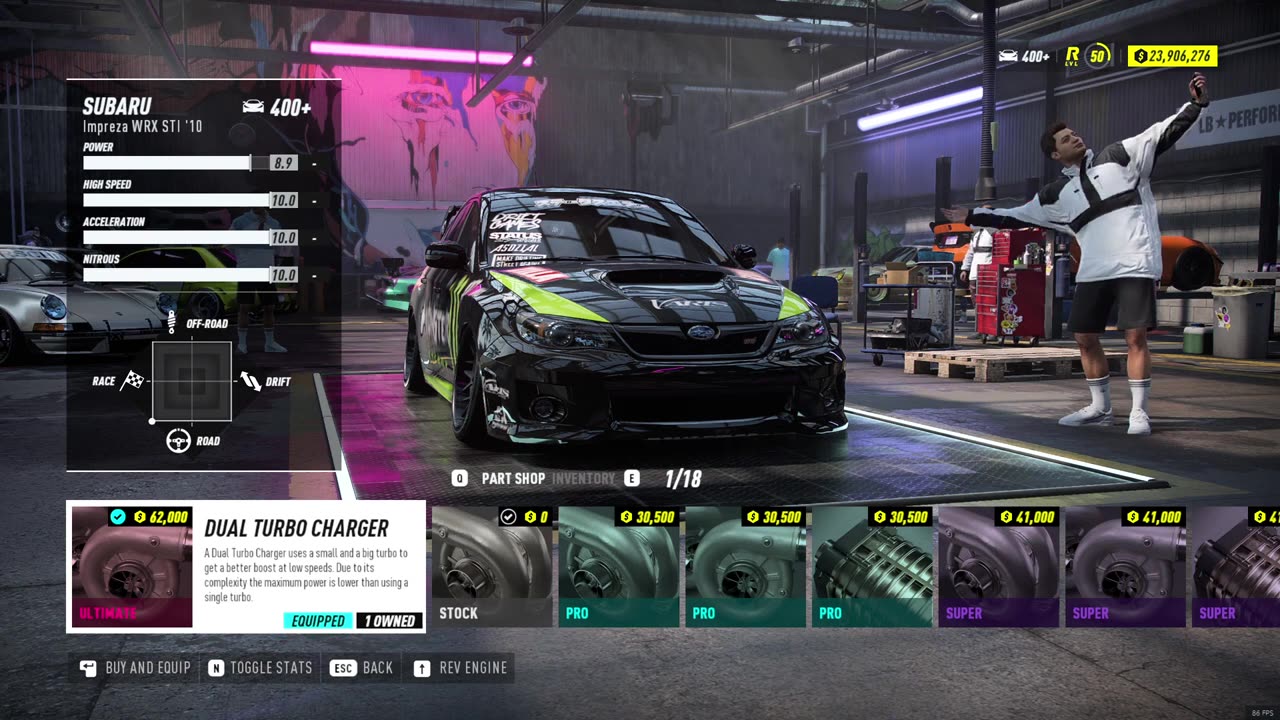Activate Toggle Stats option

260,668
